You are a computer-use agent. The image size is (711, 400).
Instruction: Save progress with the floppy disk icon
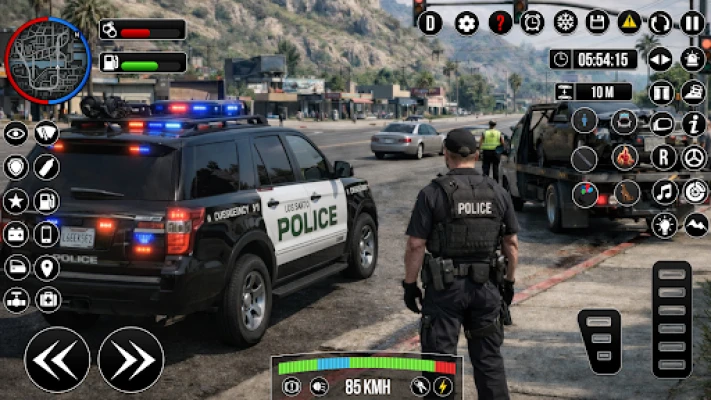[597, 22]
